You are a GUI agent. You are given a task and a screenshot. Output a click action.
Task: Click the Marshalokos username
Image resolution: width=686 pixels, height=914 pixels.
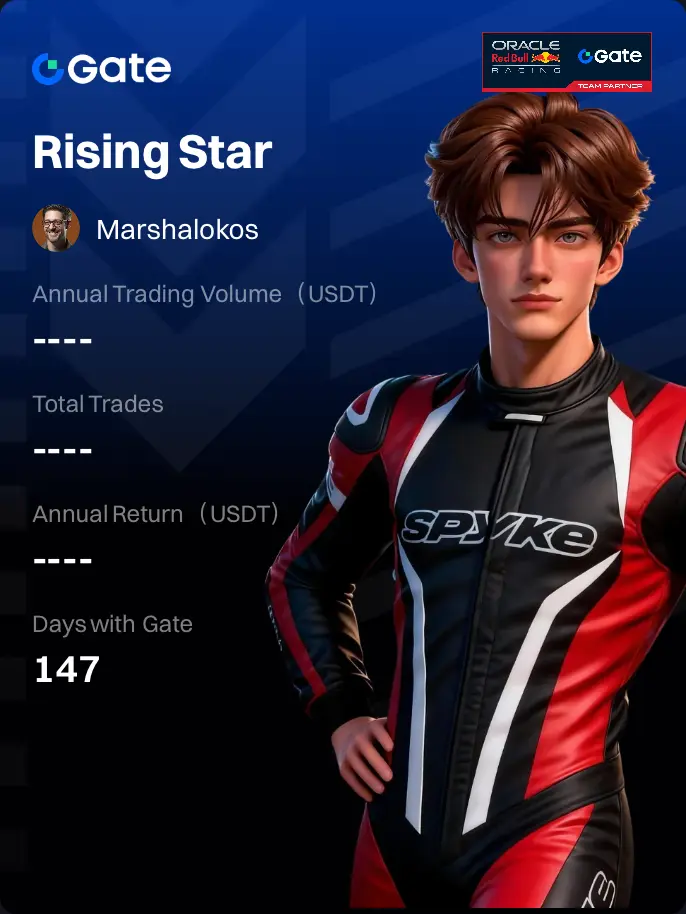coord(177,229)
